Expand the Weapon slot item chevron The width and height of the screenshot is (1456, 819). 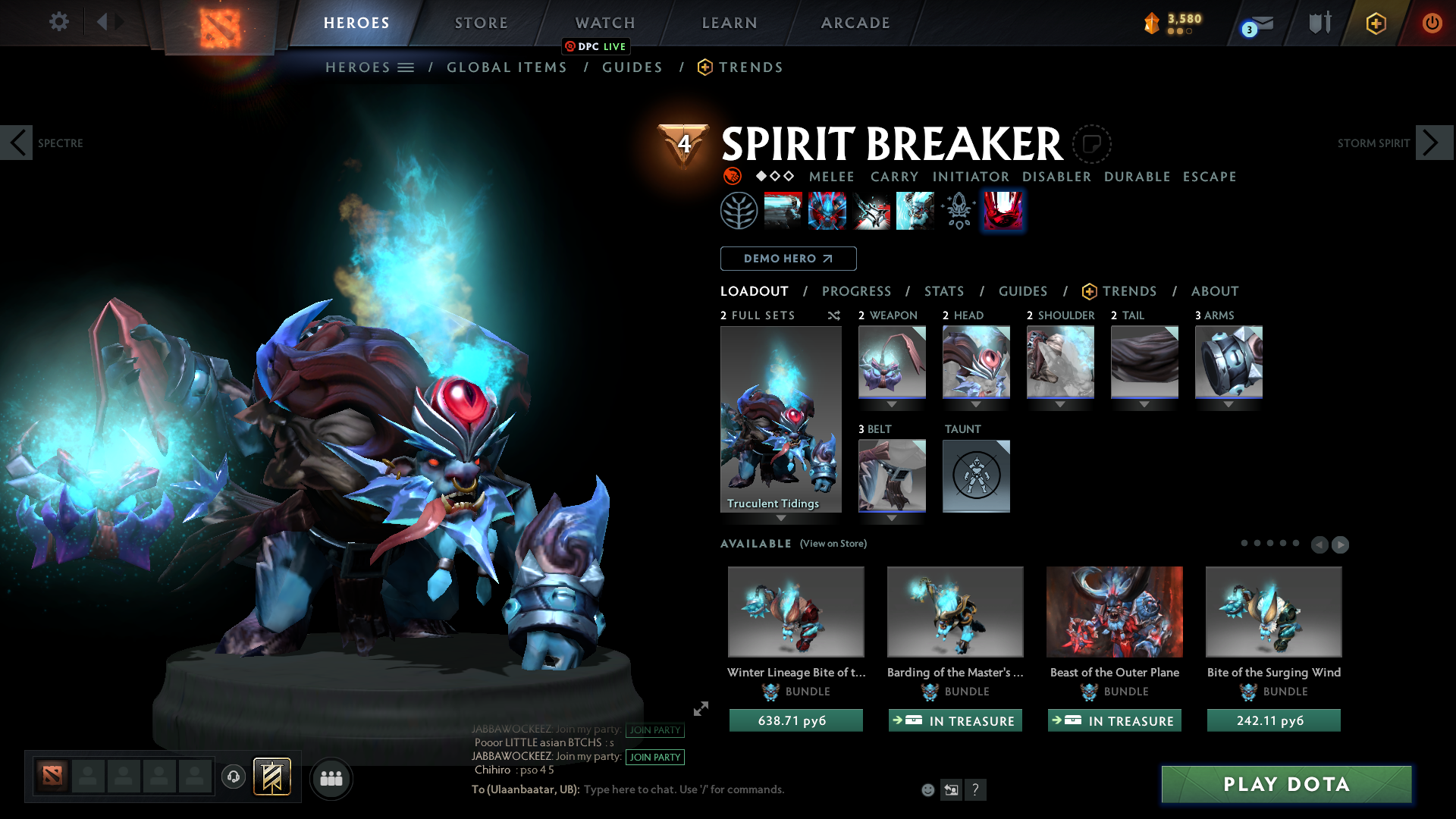point(892,404)
